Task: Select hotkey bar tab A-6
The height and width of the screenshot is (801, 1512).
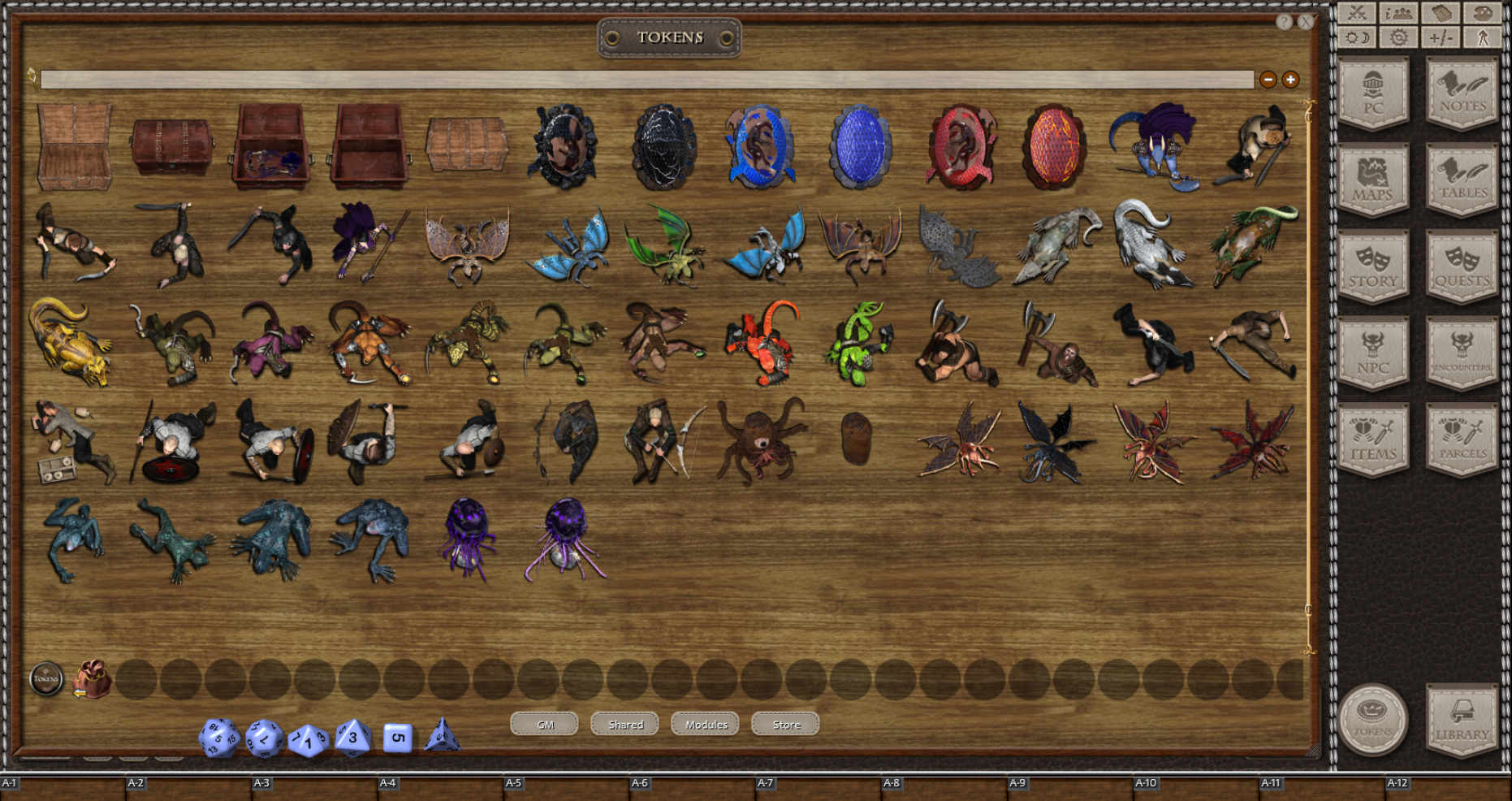Action: (x=641, y=783)
